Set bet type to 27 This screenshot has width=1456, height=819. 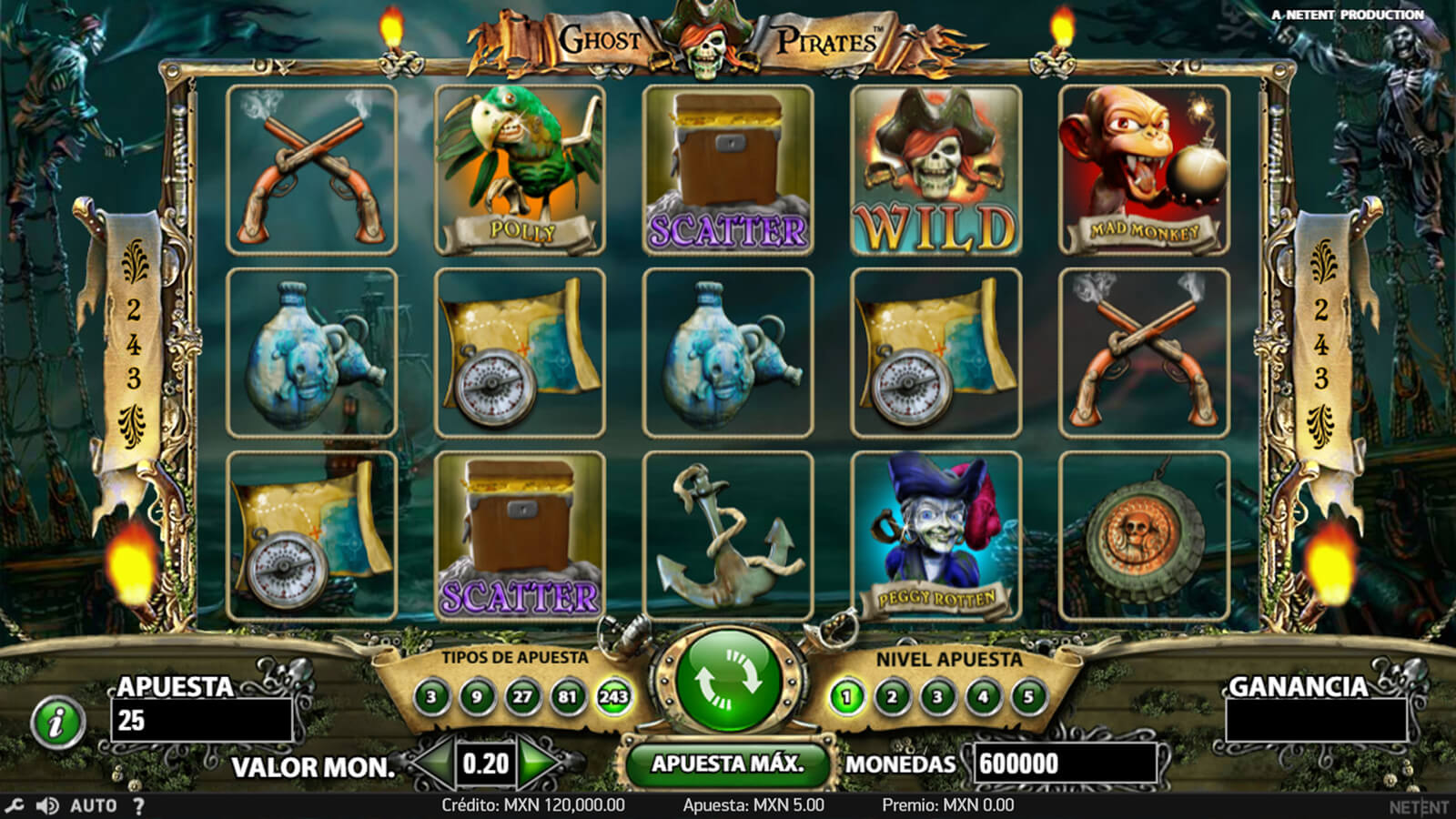coord(522,698)
